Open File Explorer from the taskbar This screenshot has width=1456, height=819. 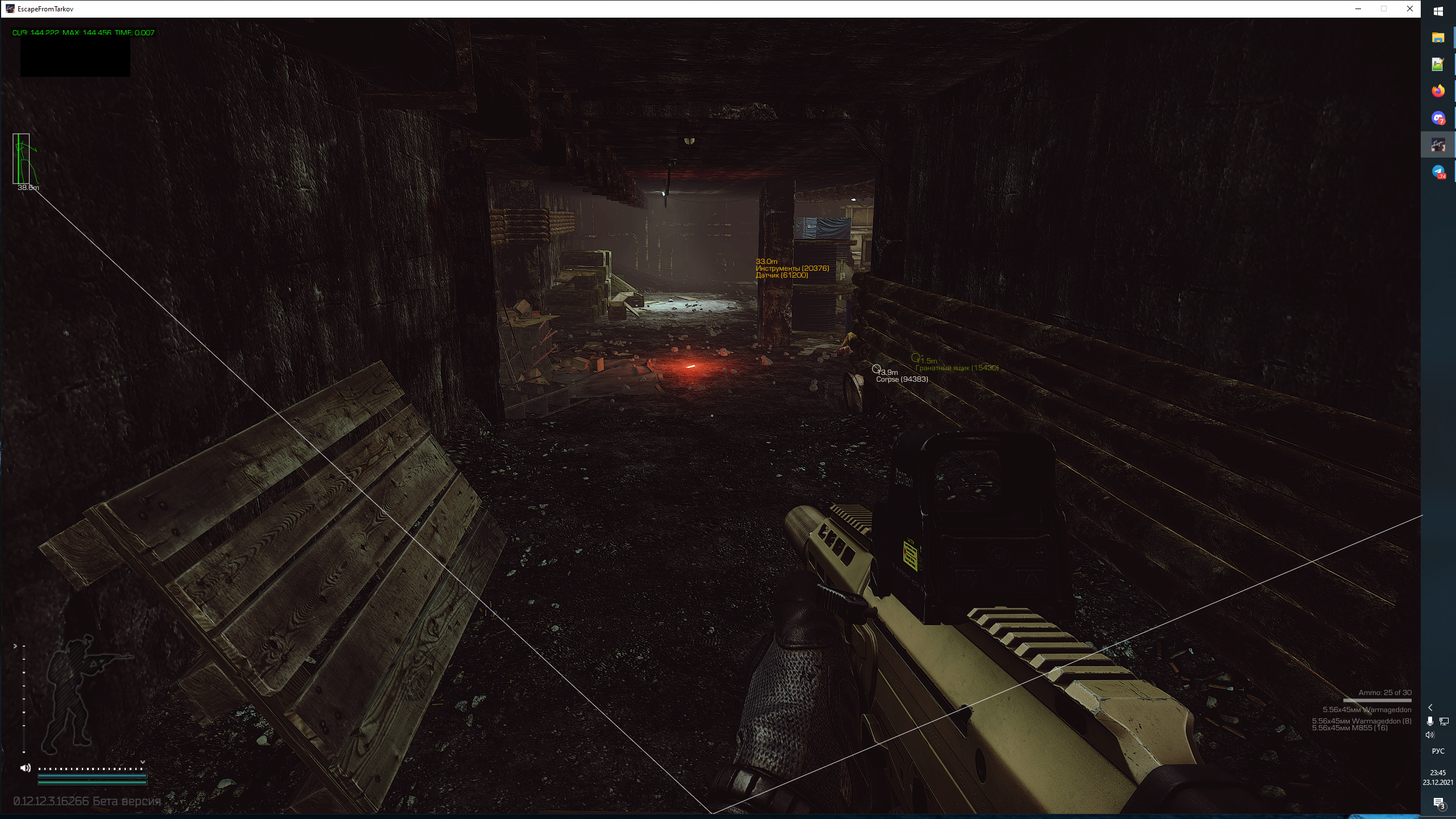point(1437,38)
